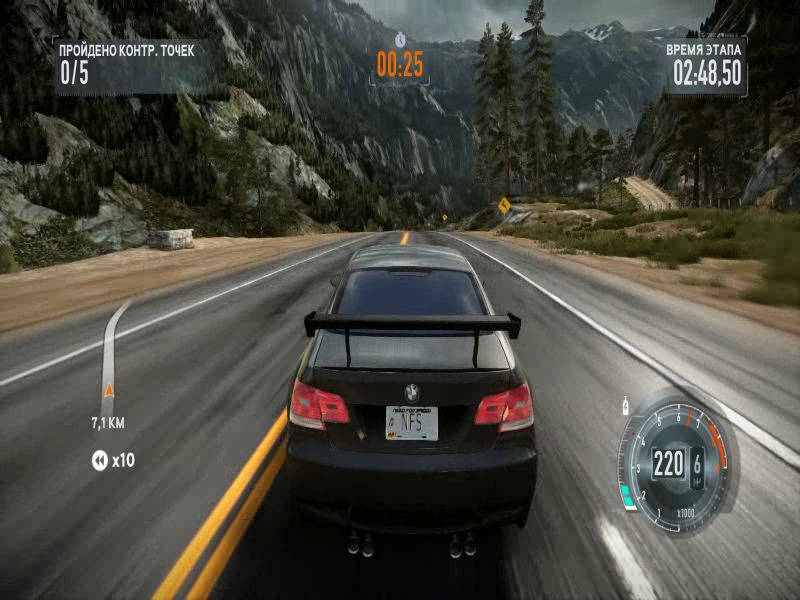This screenshot has height=600, width=800.
Task: Click the stopwatch icon above the countdown
Action: [400, 39]
